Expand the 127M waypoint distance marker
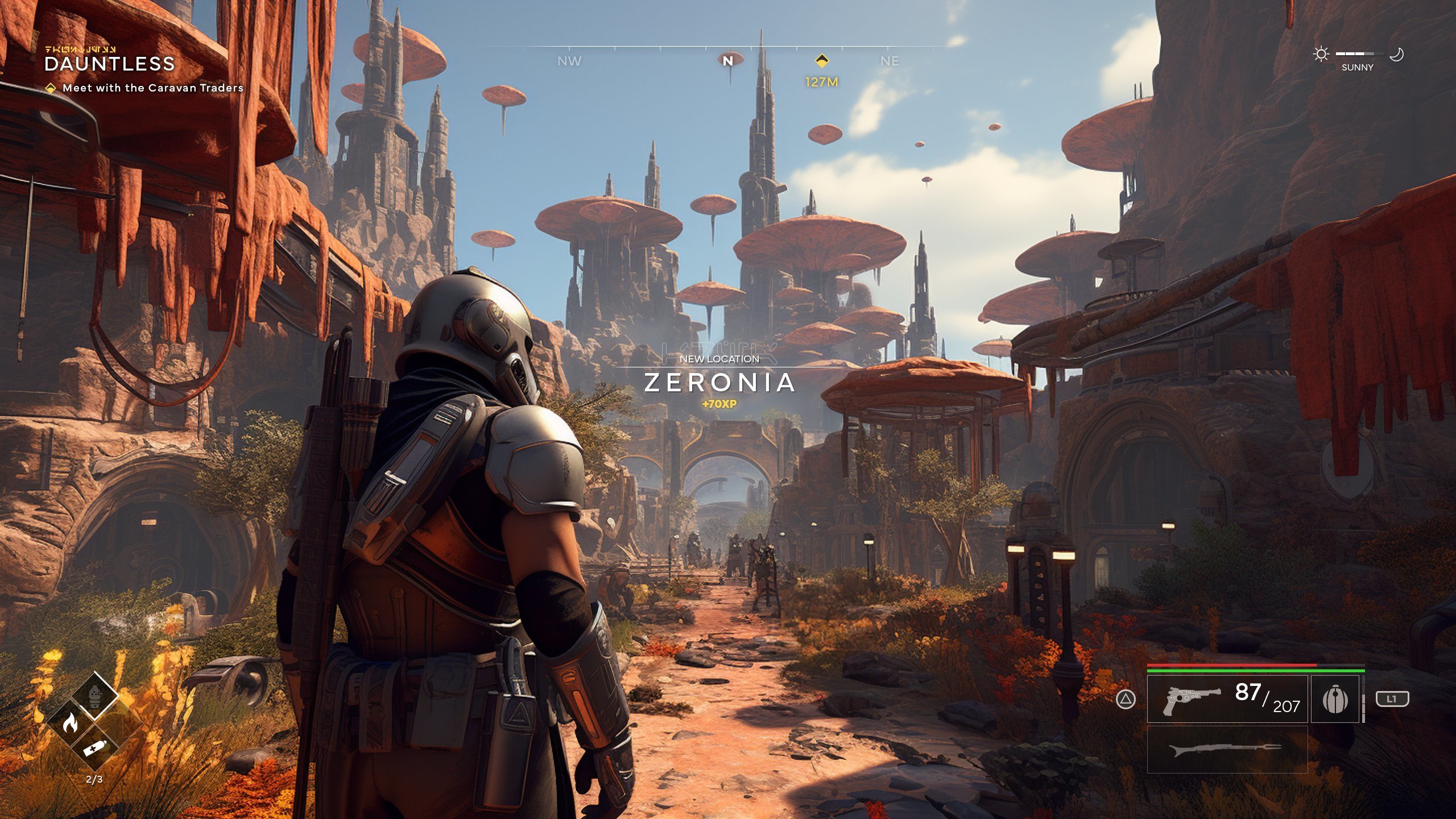Screen dimensions: 1456x819 (823, 82)
